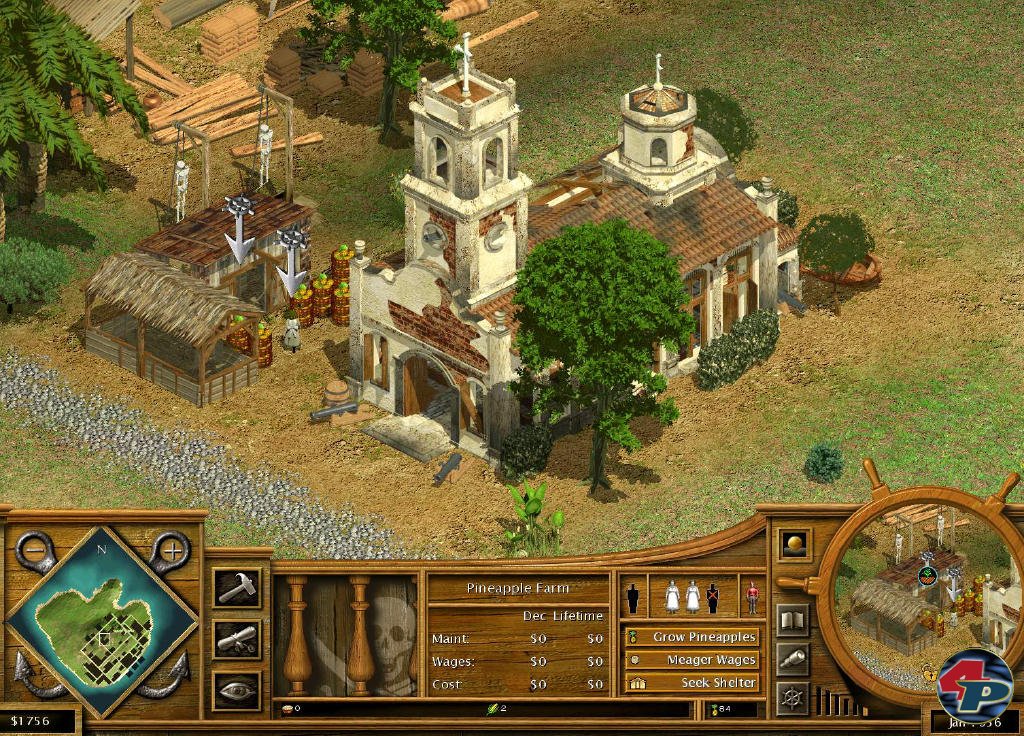
Task: Toggle the padlock on the preview porthole
Action: (x=930, y=675)
